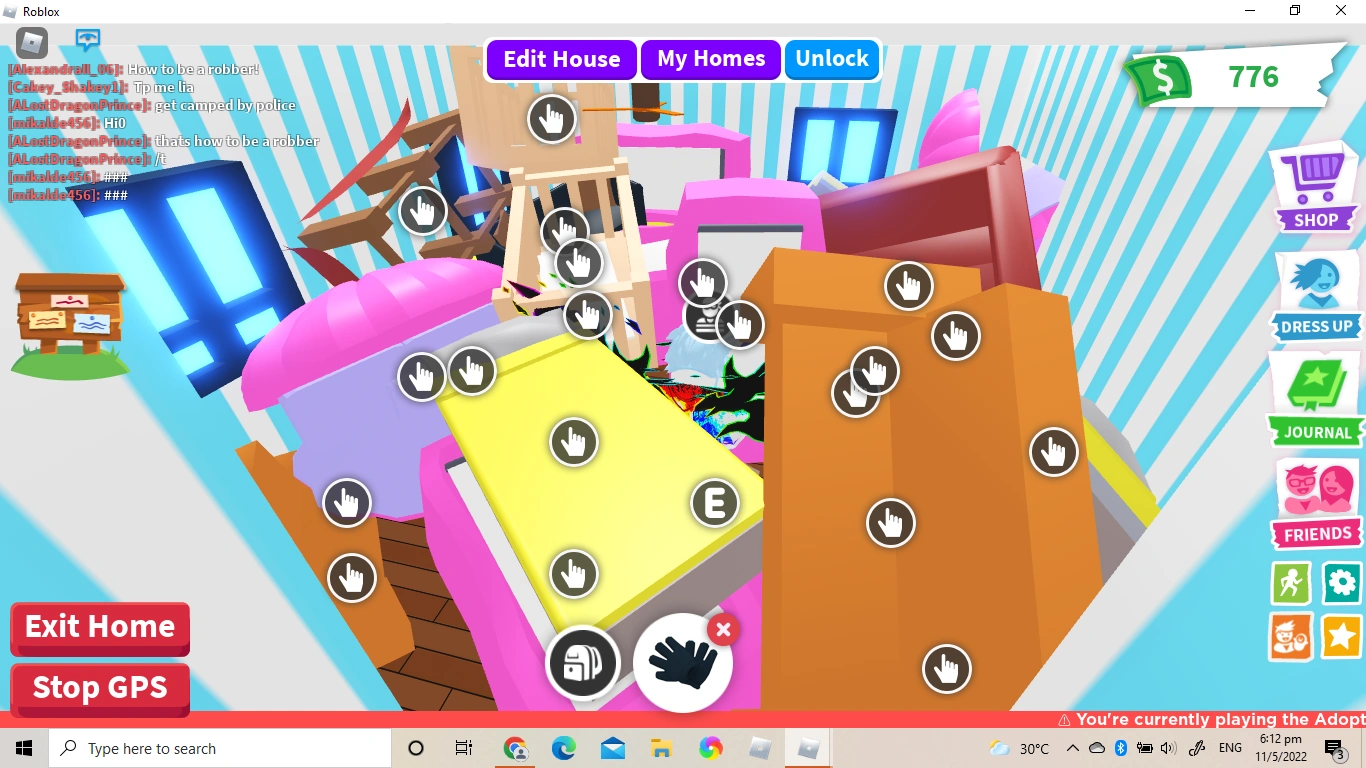Screen dimensions: 1366x768
Task: Click the orange parent-and-baby icon
Action: click(x=1290, y=636)
